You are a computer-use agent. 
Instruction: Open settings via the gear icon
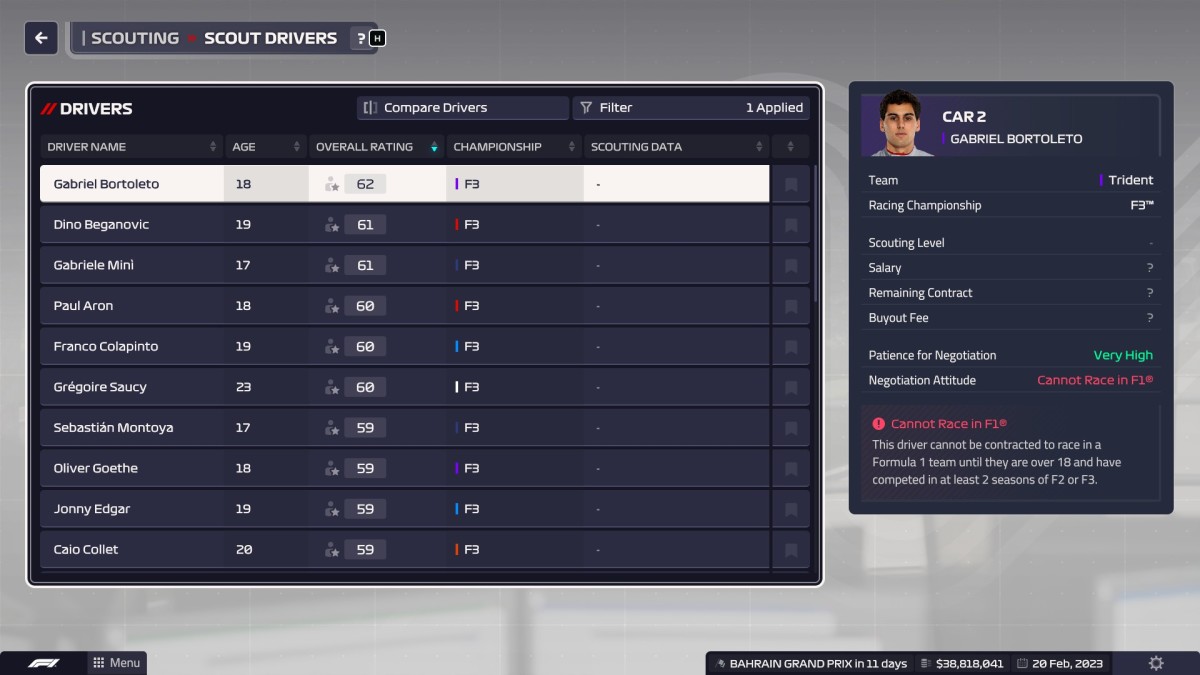coord(1156,663)
